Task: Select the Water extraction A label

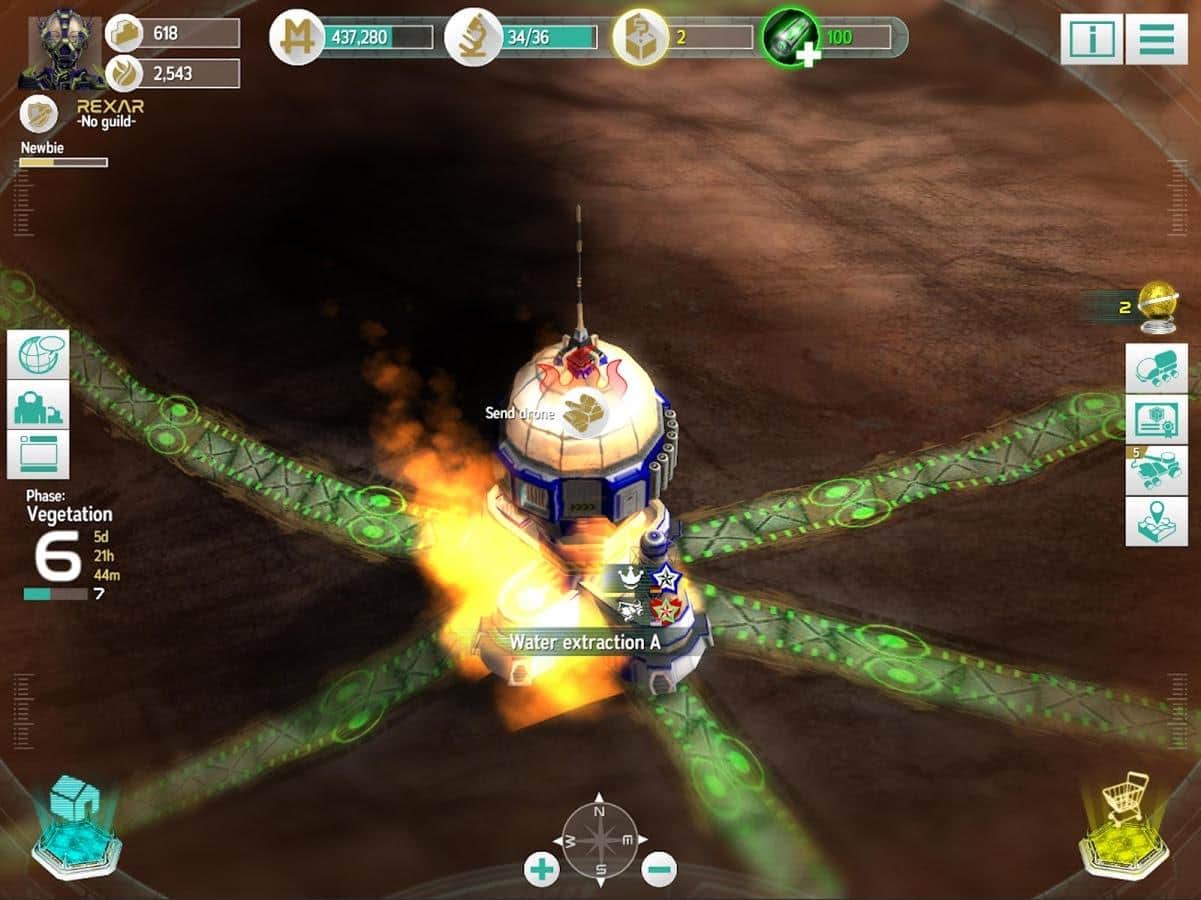Action: click(x=585, y=642)
